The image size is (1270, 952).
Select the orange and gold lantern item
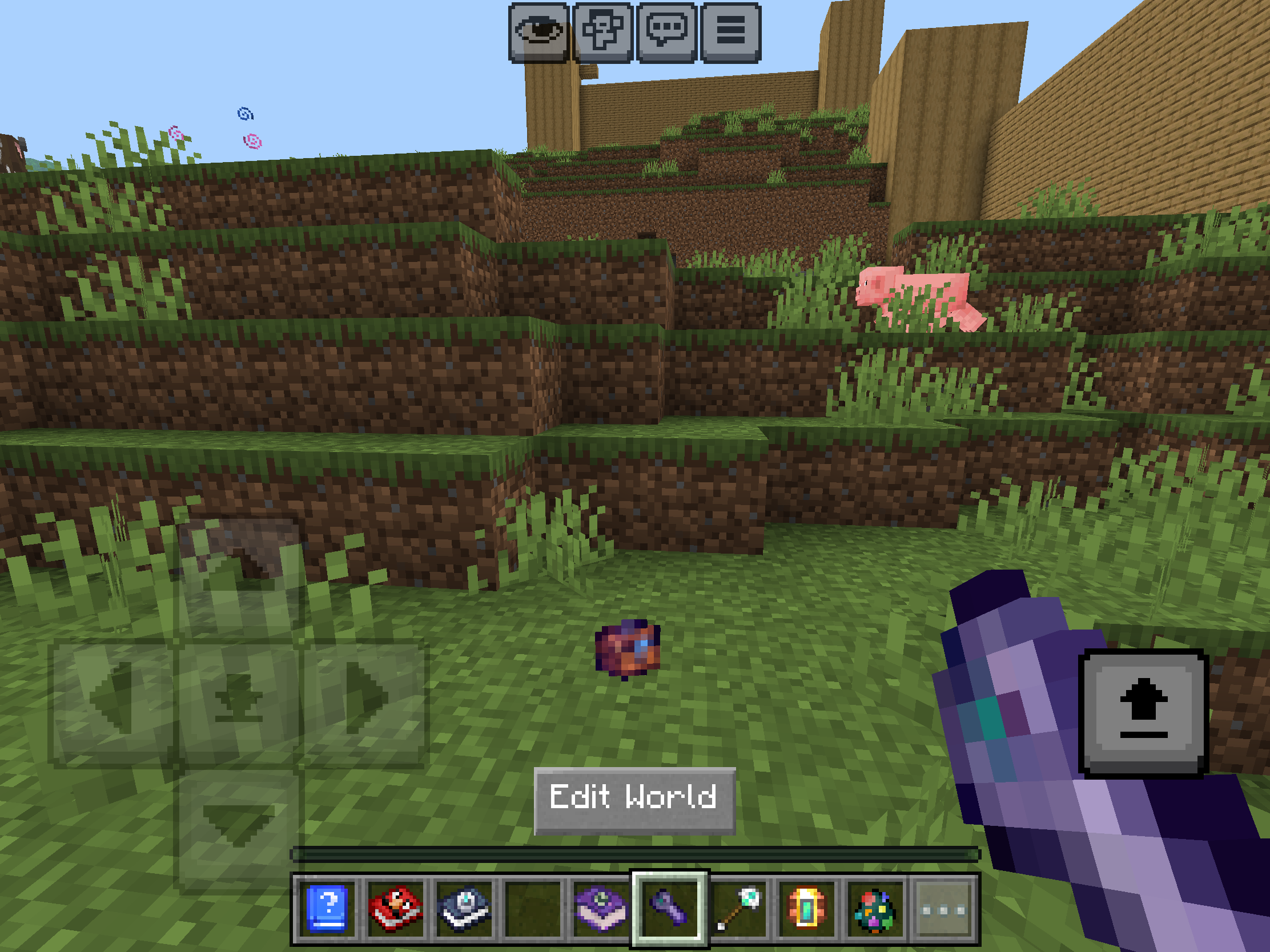pyautogui.click(x=807, y=909)
